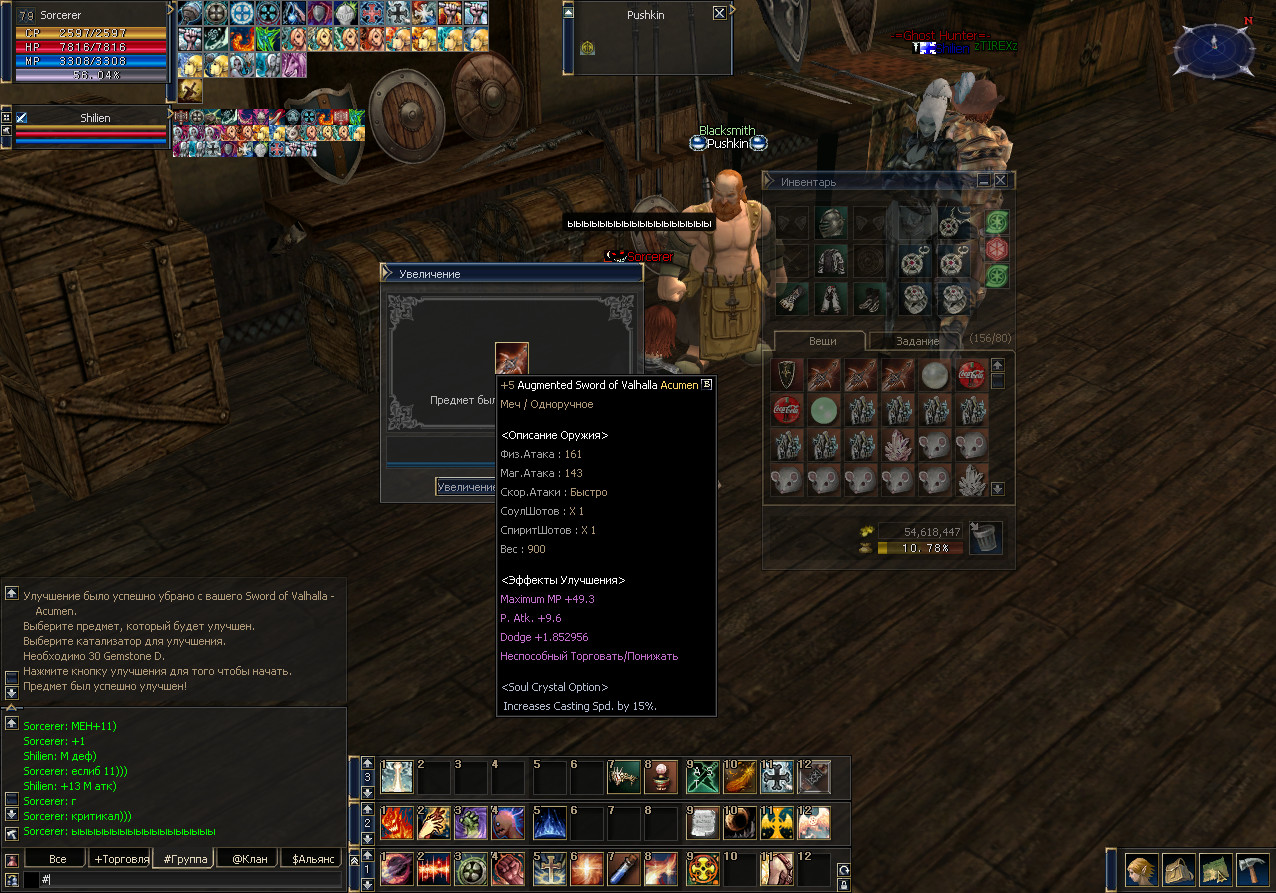Select the shield crest item in inventory
The height and width of the screenshot is (893, 1276).
click(x=787, y=374)
